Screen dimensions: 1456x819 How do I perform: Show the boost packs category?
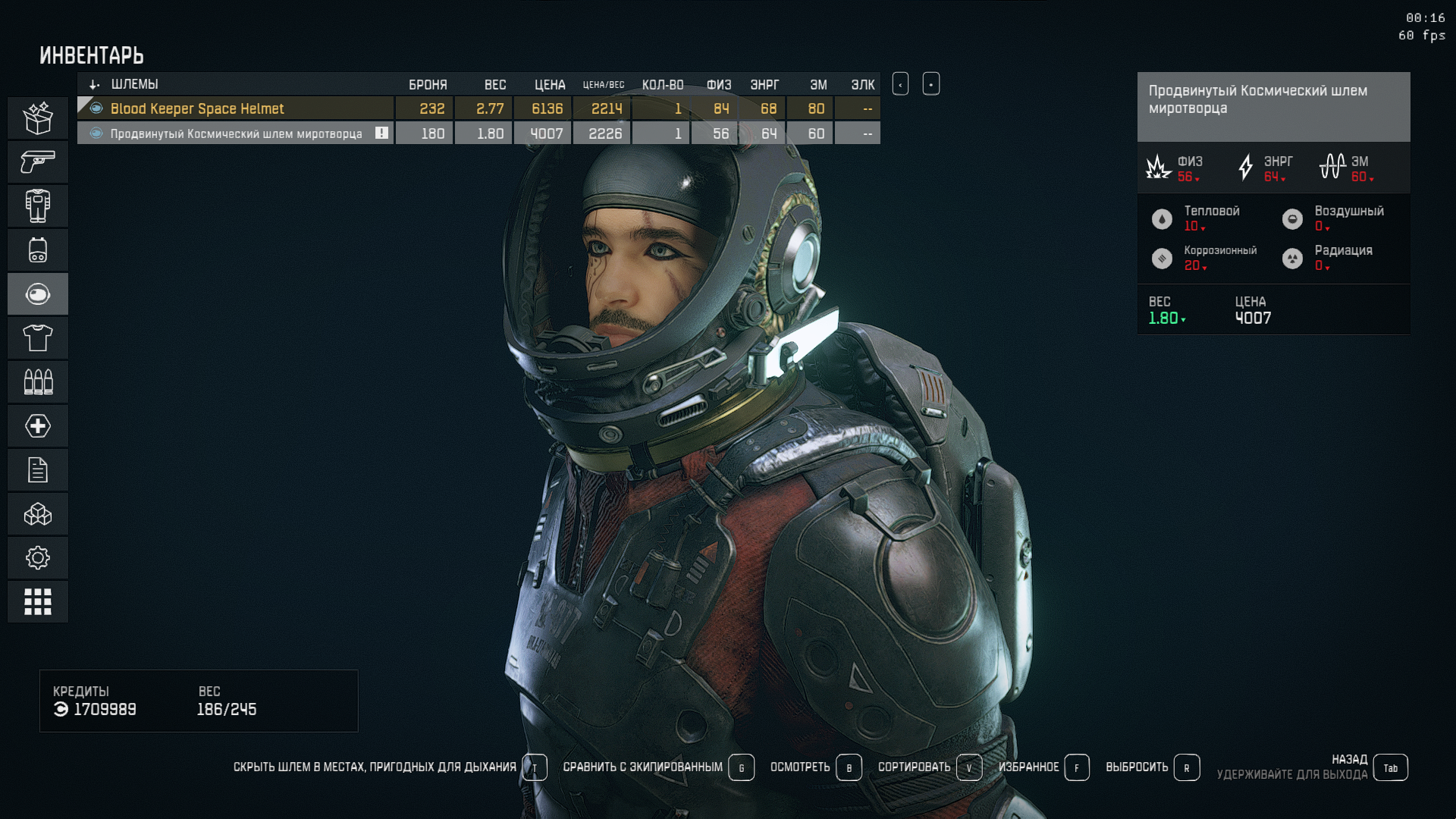tap(38, 249)
